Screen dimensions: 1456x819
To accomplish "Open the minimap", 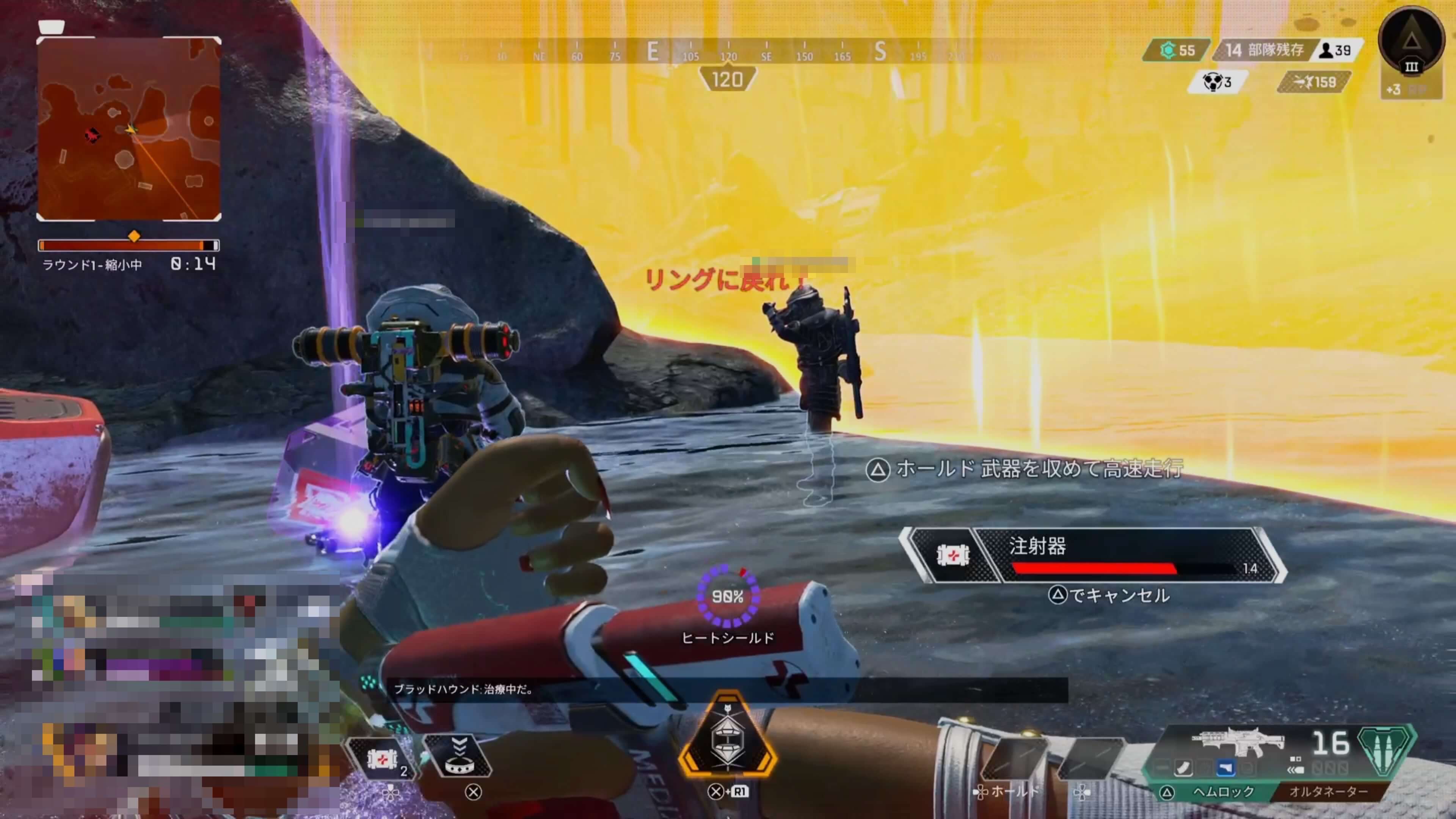I will click(x=129, y=129).
